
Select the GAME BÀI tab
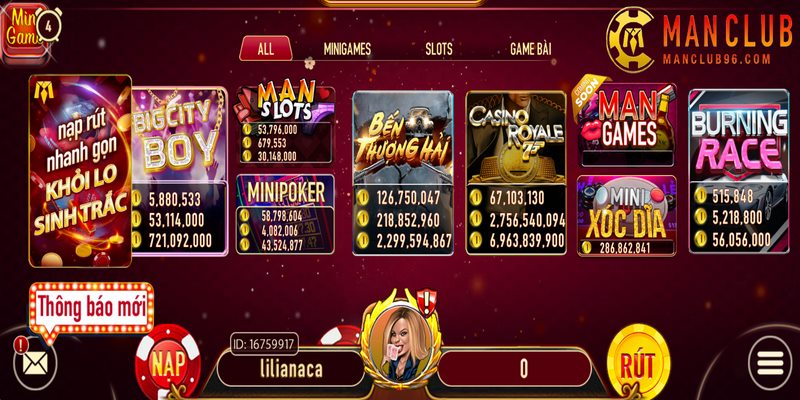pyautogui.click(x=530, y=48)
